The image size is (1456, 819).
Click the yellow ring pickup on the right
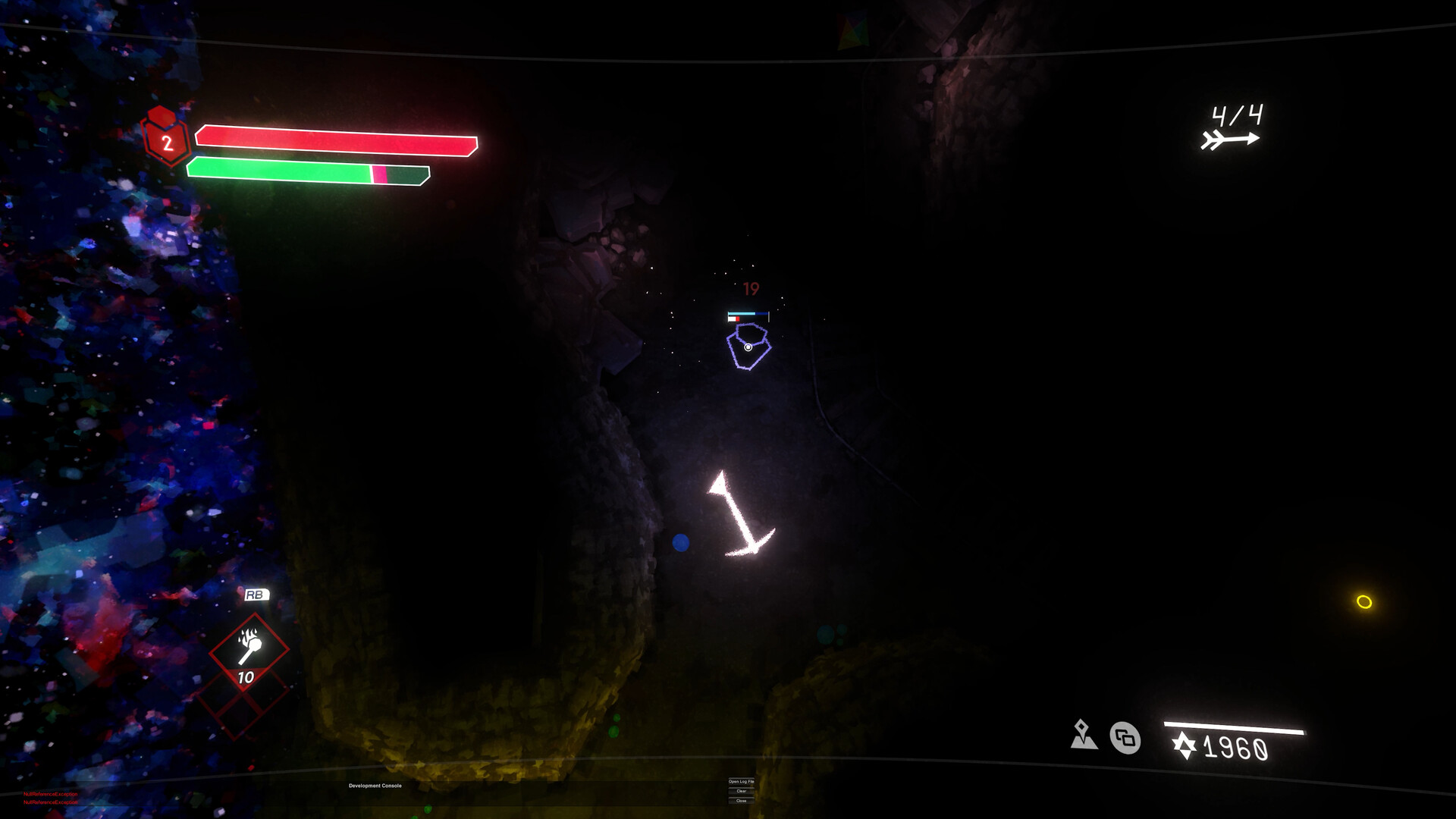[x=1363, y=601]
